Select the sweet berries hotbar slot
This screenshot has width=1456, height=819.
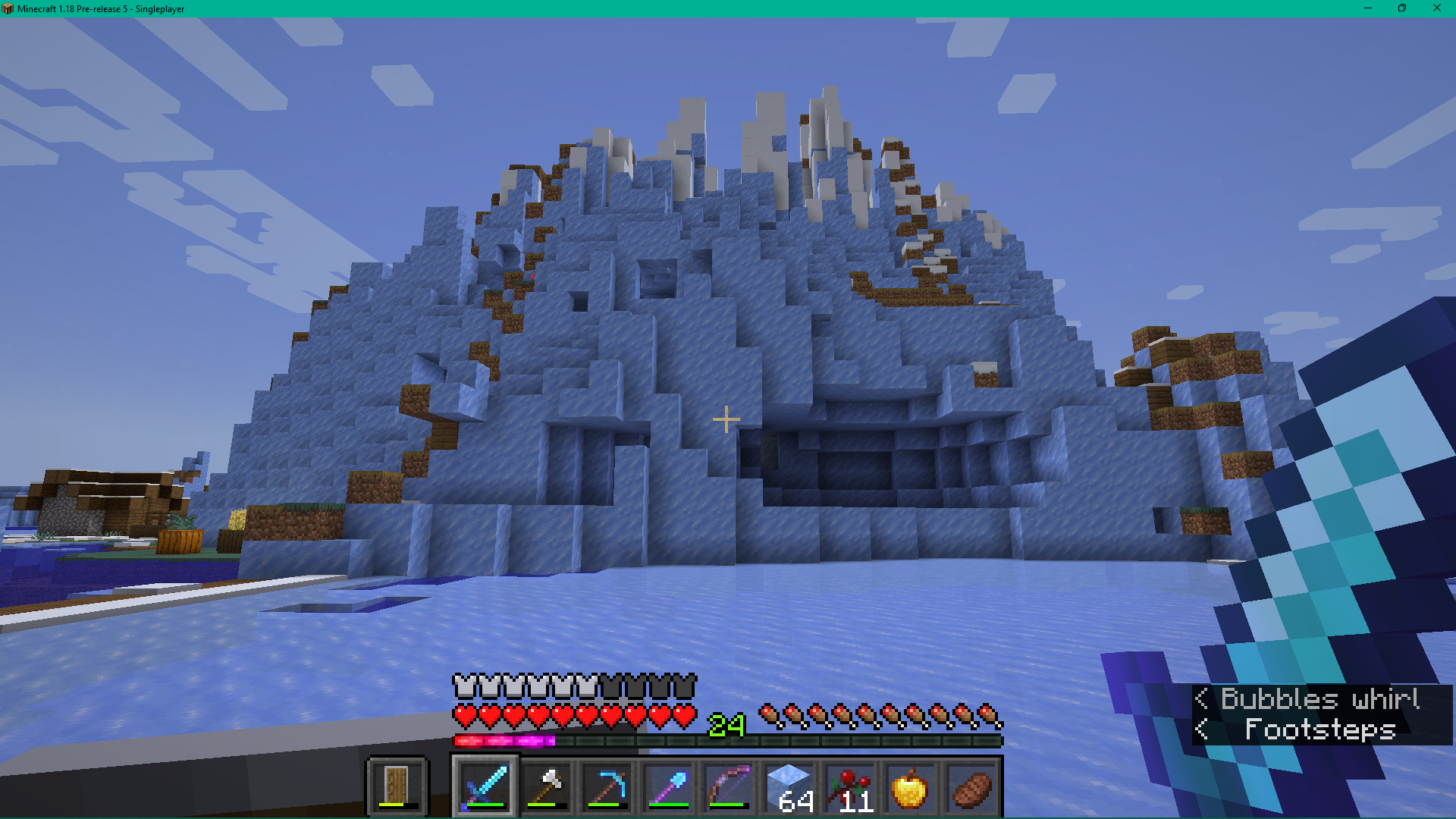click(x=849, y=787)
